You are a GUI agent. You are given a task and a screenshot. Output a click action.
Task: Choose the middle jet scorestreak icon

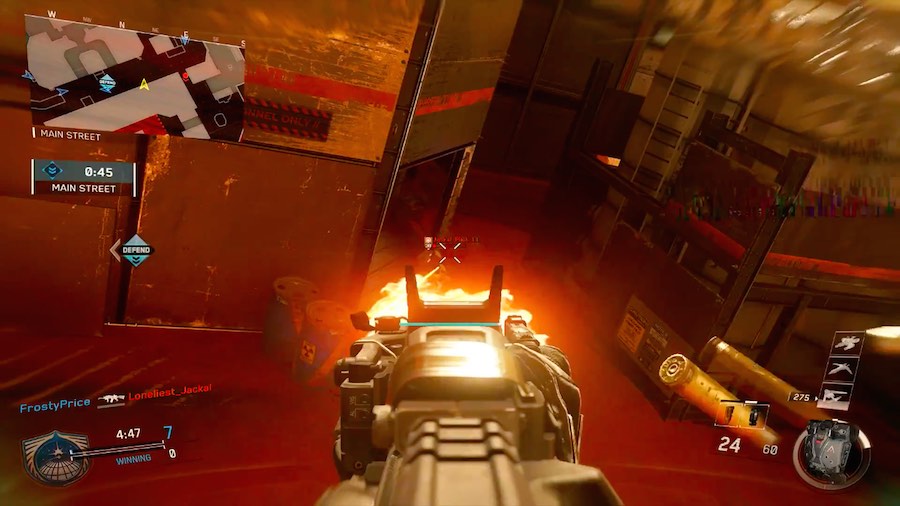pos(843,370)
